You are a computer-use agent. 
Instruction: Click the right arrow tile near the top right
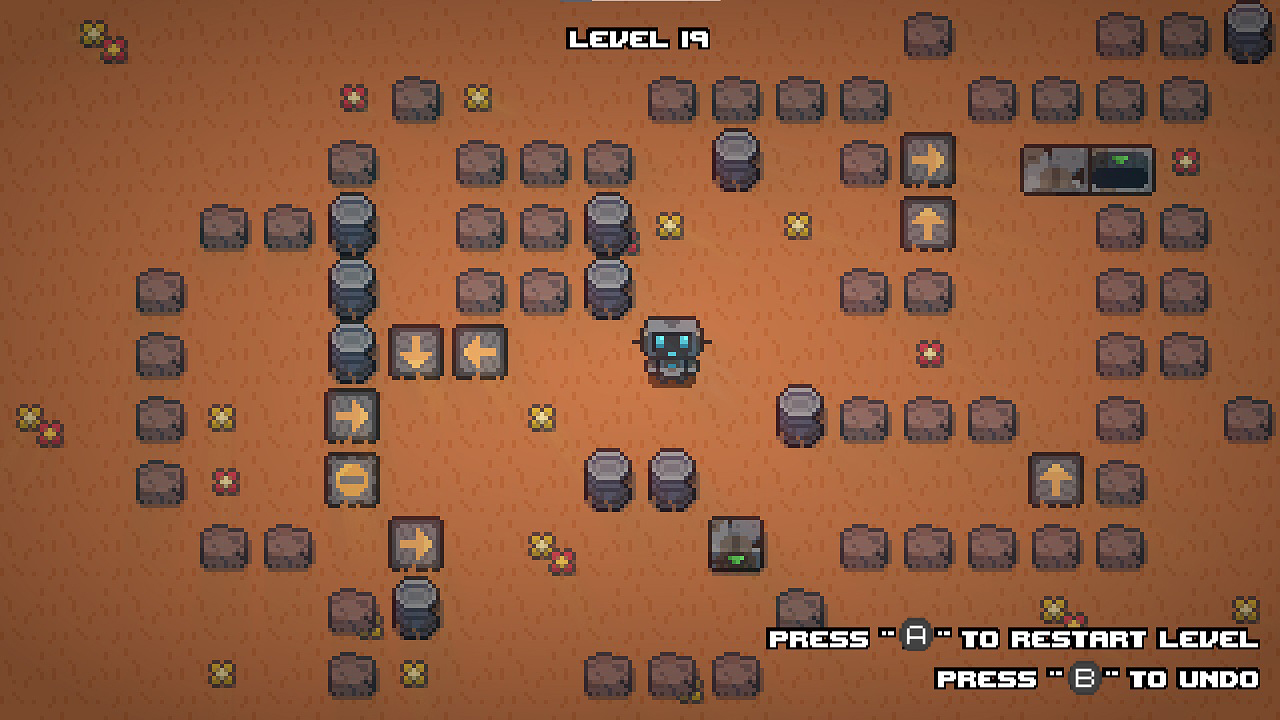click(x=929, y=161)
